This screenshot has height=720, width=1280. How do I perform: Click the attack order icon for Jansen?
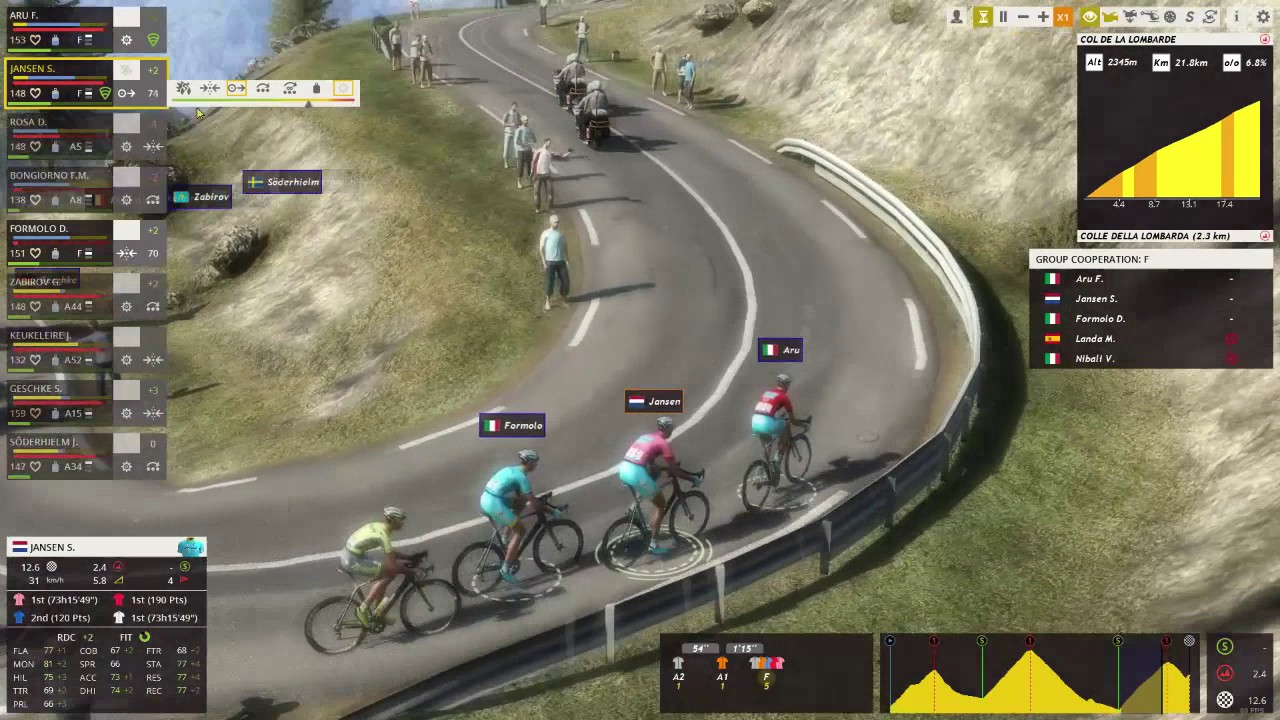click(184, 89)
